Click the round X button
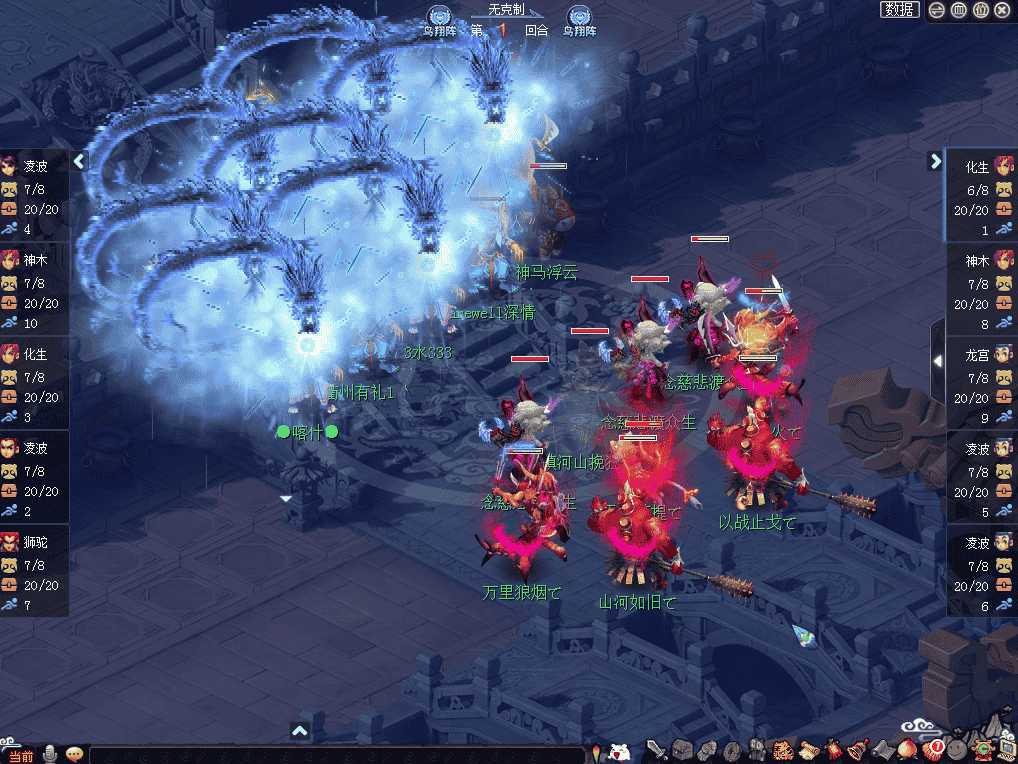Viewport: 1018px width, 764px height. coord(1002,10)
